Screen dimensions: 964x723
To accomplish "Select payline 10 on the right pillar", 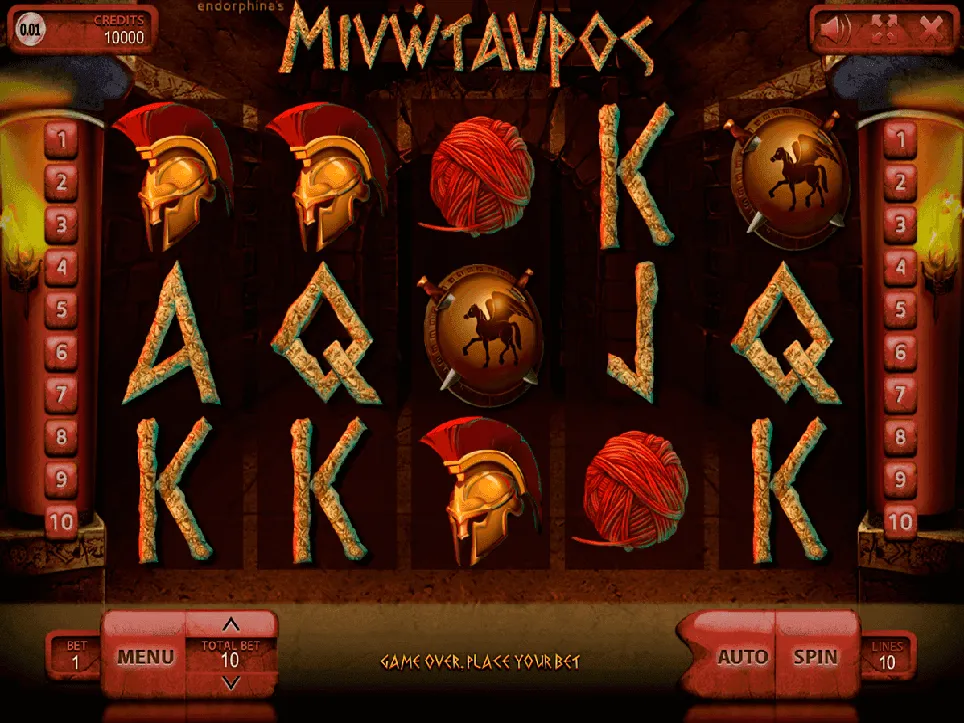I will (x=901, y=521).
